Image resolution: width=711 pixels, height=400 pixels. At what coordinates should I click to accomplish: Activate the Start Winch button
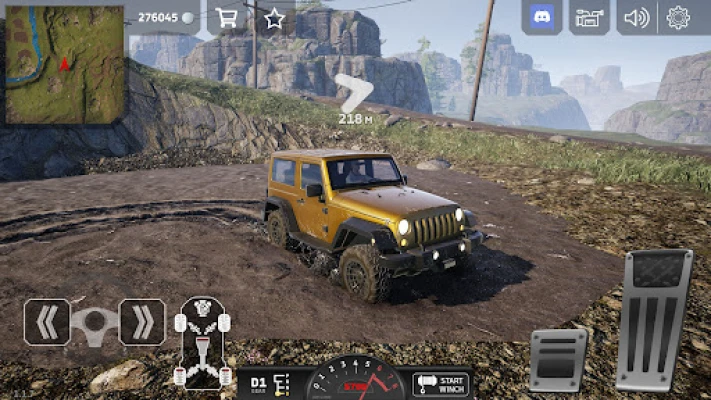[x=441, y=383]
